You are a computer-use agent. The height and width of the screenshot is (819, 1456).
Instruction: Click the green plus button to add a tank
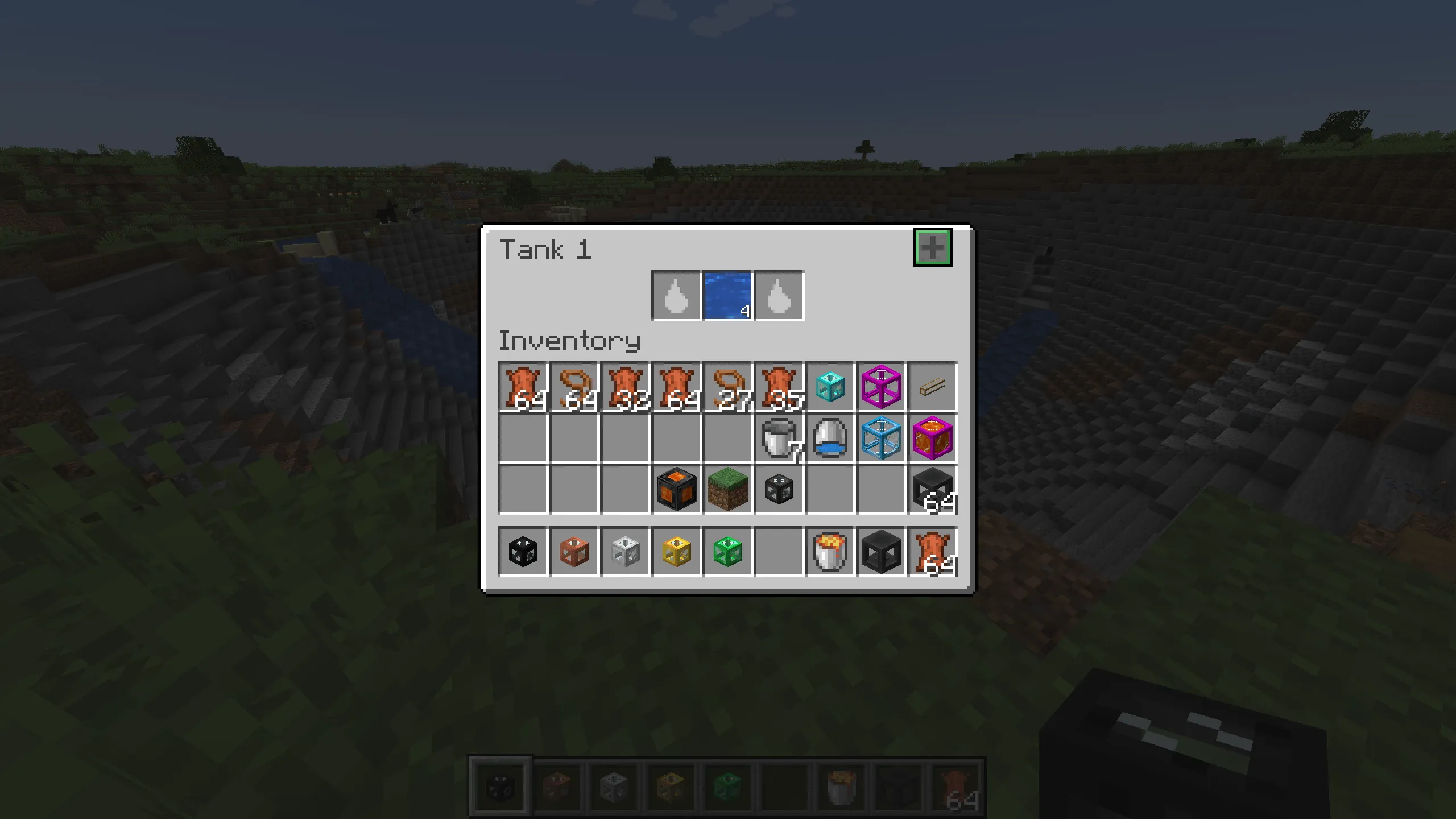tap(933, 247)
